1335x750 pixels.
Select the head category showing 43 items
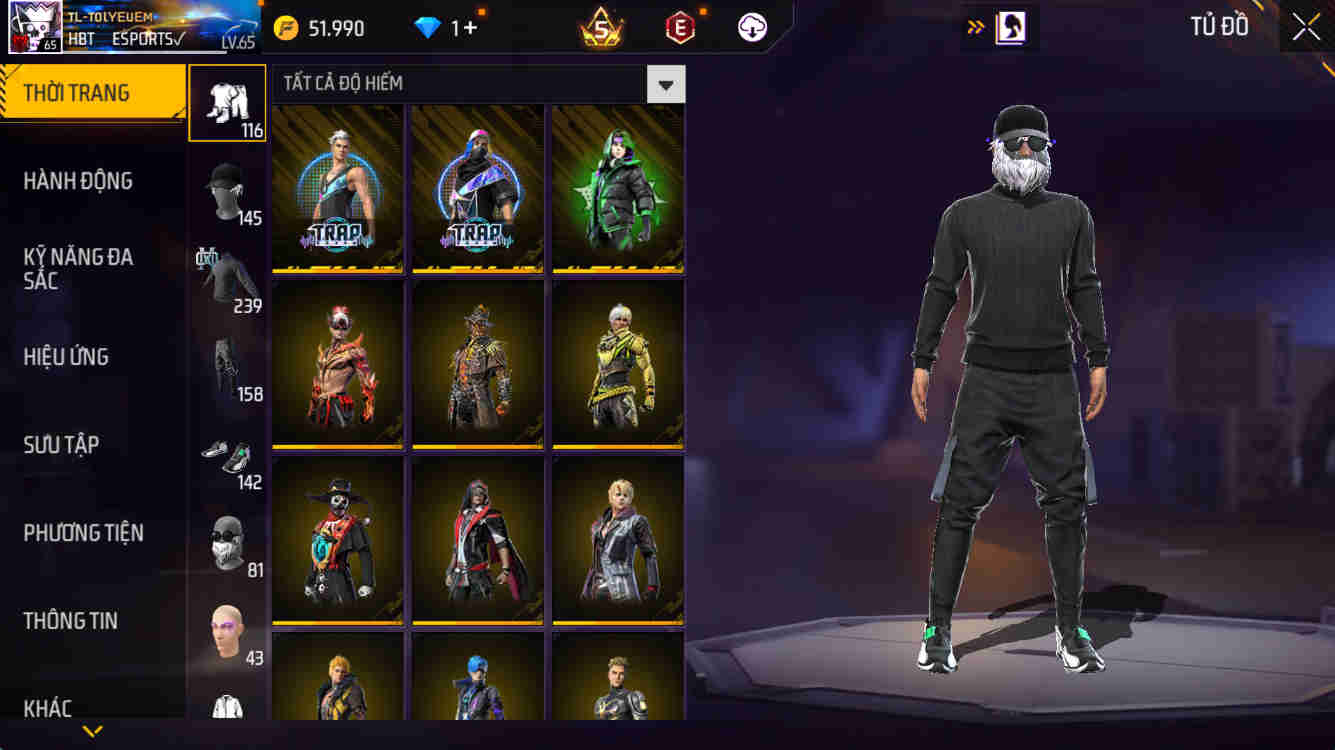(227, 620)
